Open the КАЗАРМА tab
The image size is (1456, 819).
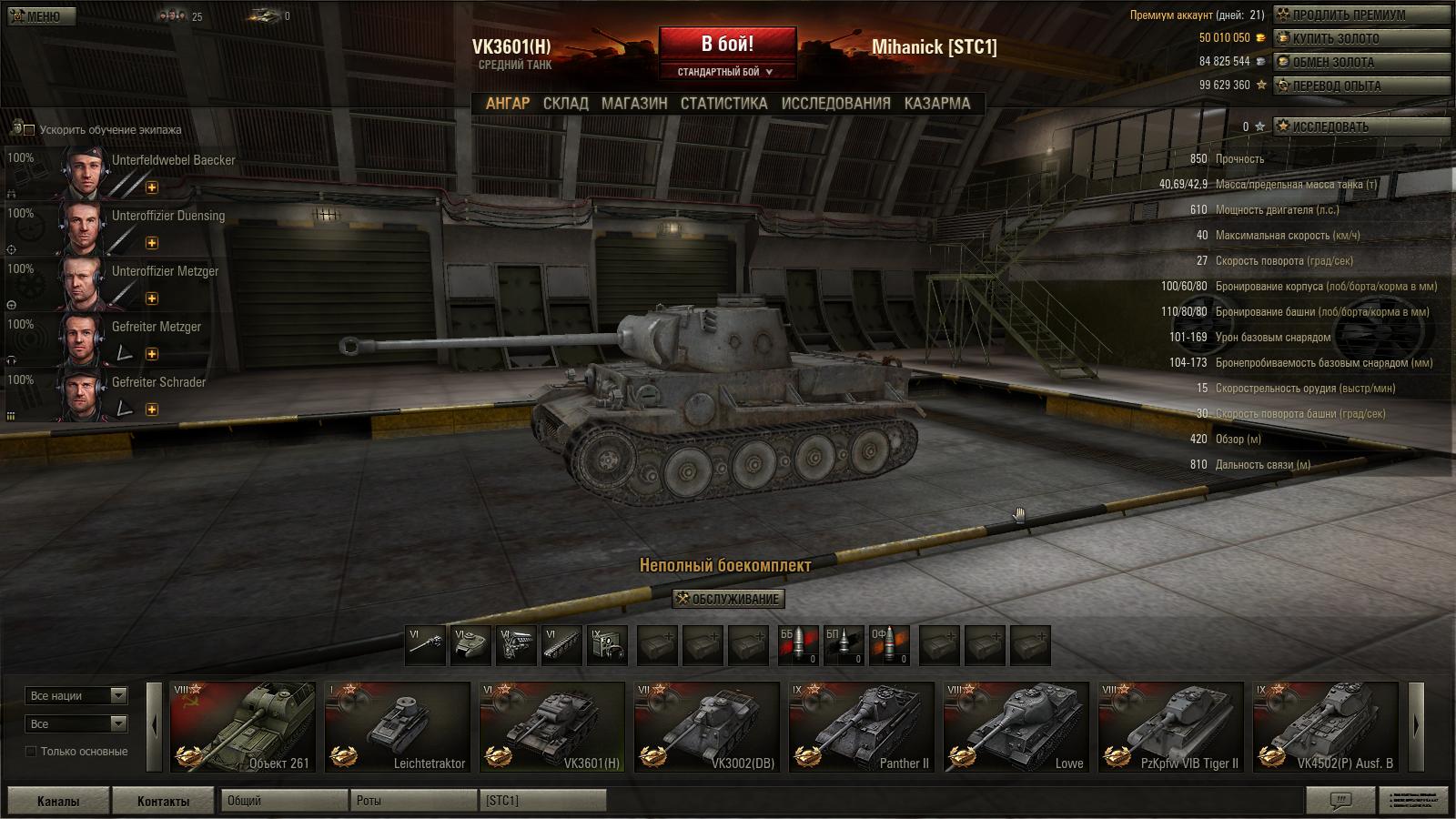click(937, 104)
